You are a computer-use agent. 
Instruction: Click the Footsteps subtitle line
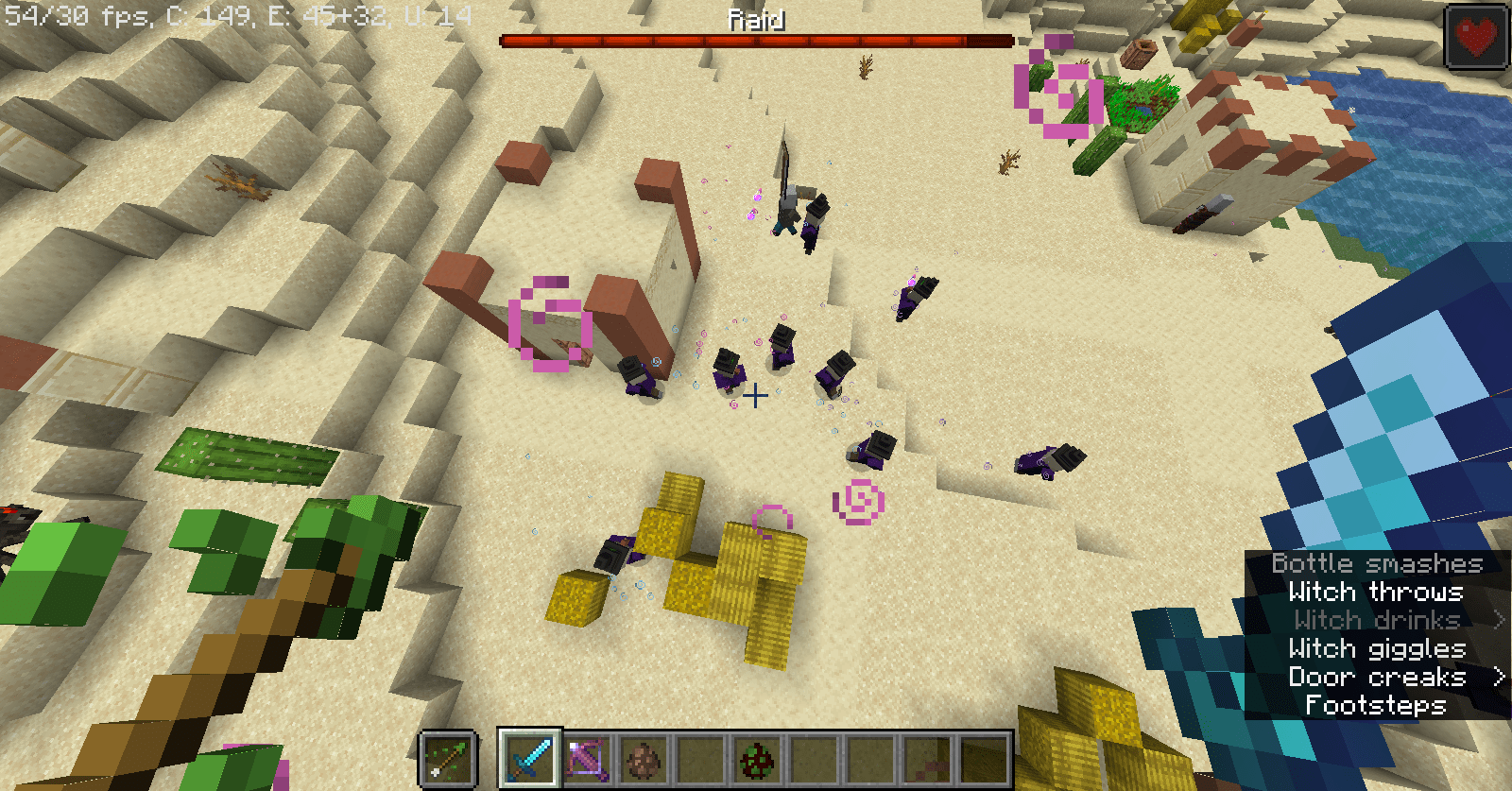tap(1376, 706)
